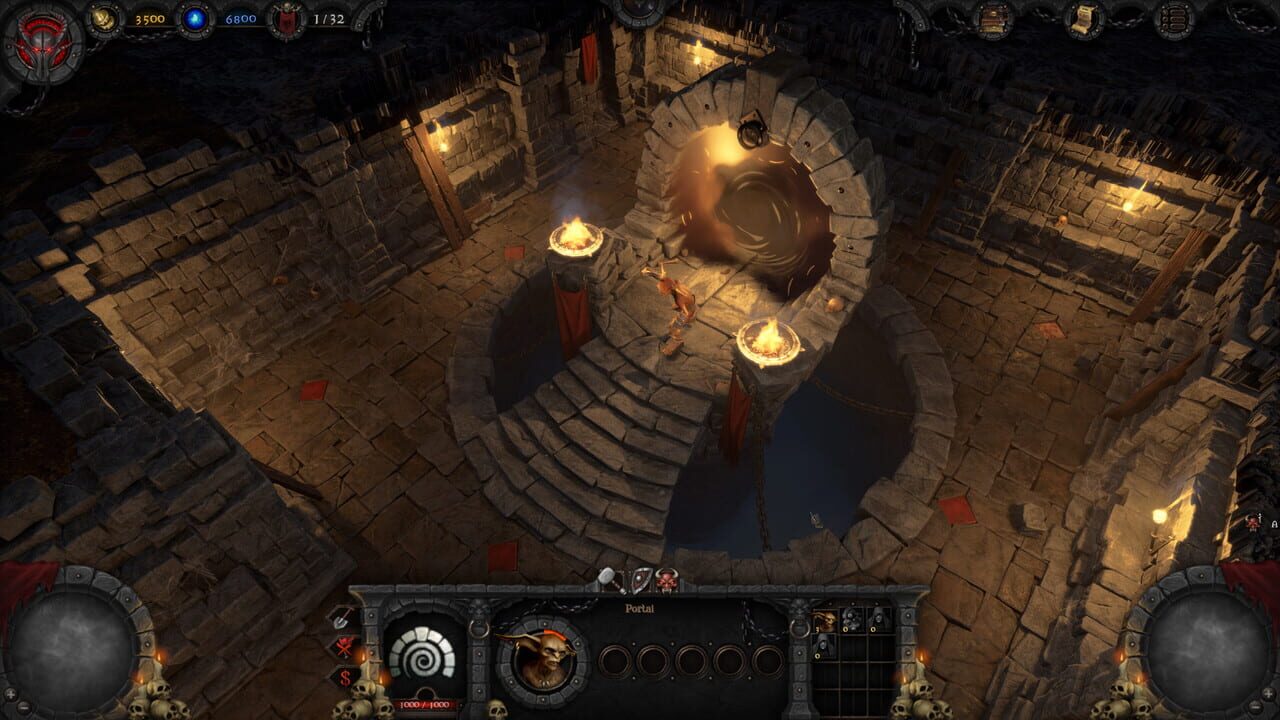Open the book/library icon at top right
The image size is (1280, 720).
(x=991, y=19)
